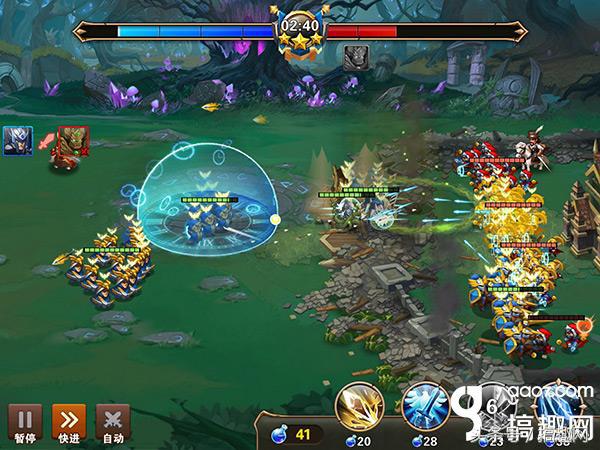
Task: Enable auto-battle with the 自动 button
Action: (112, 421)
